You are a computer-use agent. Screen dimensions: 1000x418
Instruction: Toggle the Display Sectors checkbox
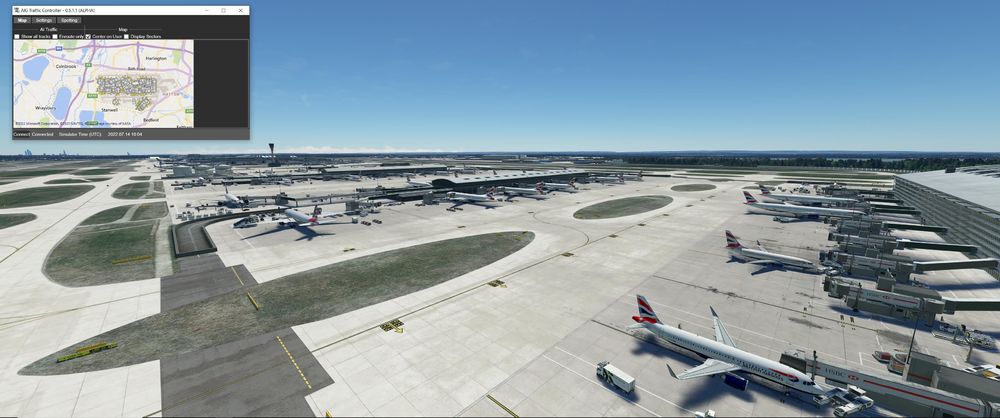coord(126,36)
